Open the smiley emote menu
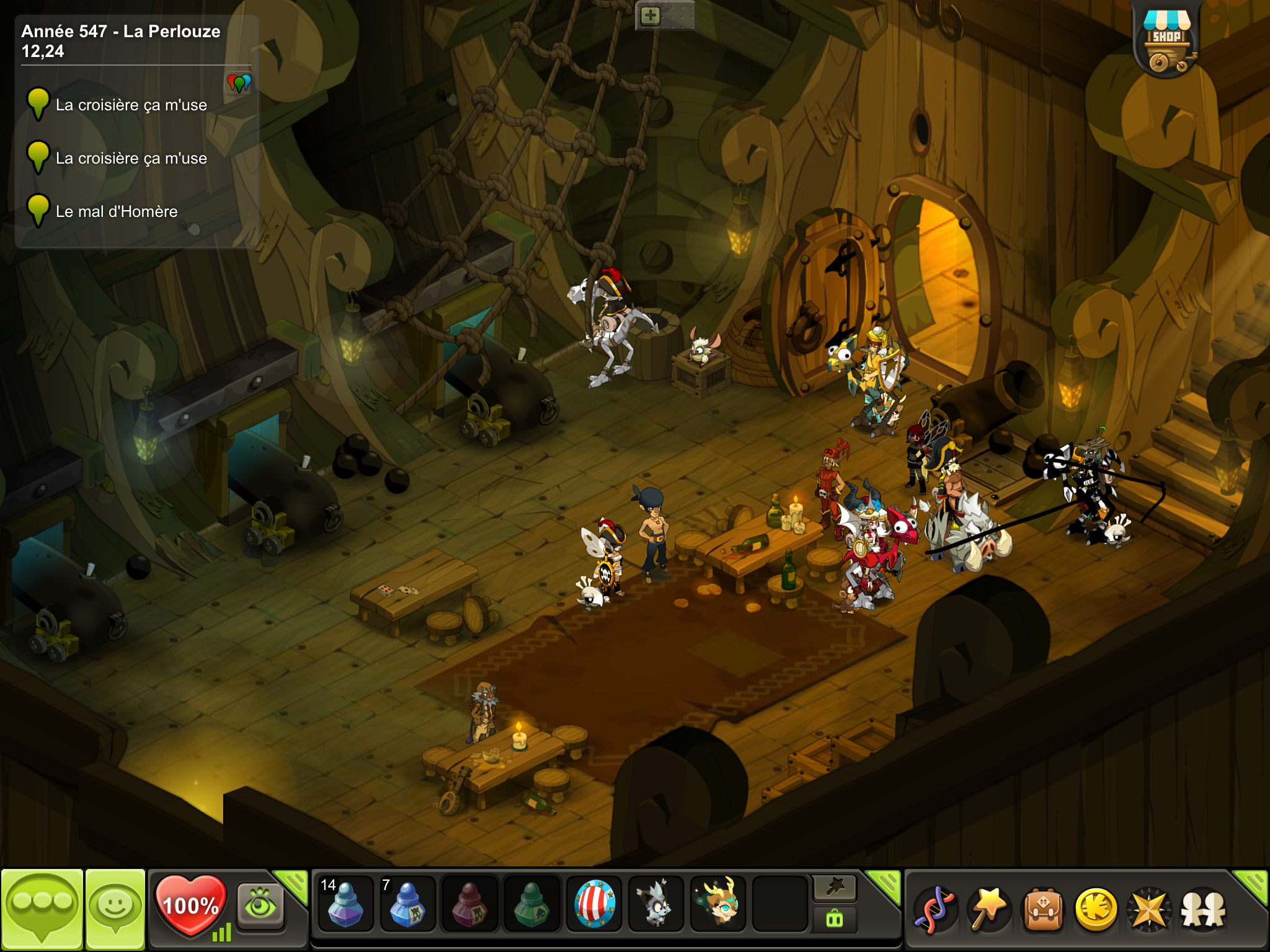 pyautogui.click(x=115, y=908)
